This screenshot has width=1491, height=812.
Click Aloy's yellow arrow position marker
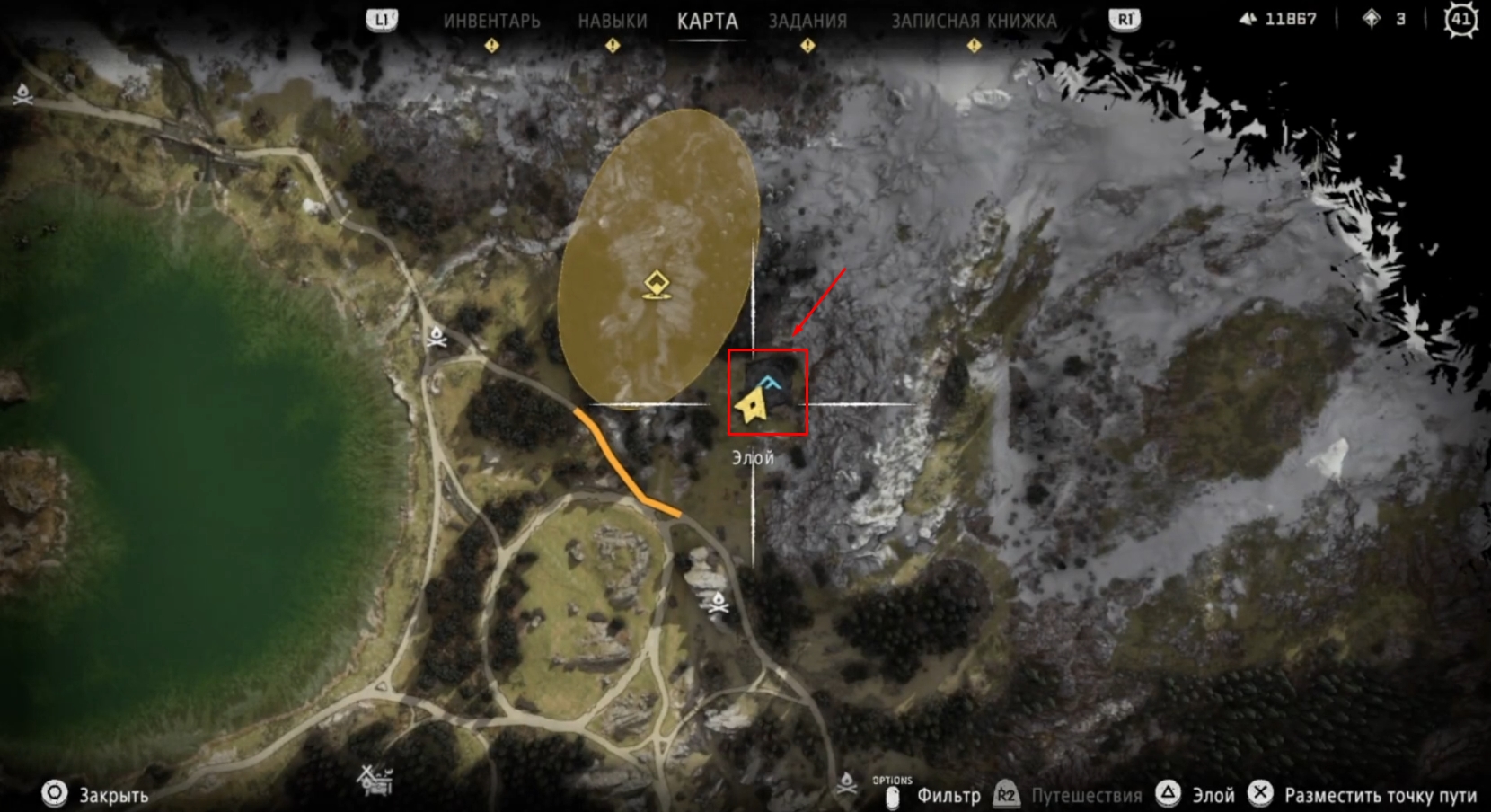[x=750, y=406]
